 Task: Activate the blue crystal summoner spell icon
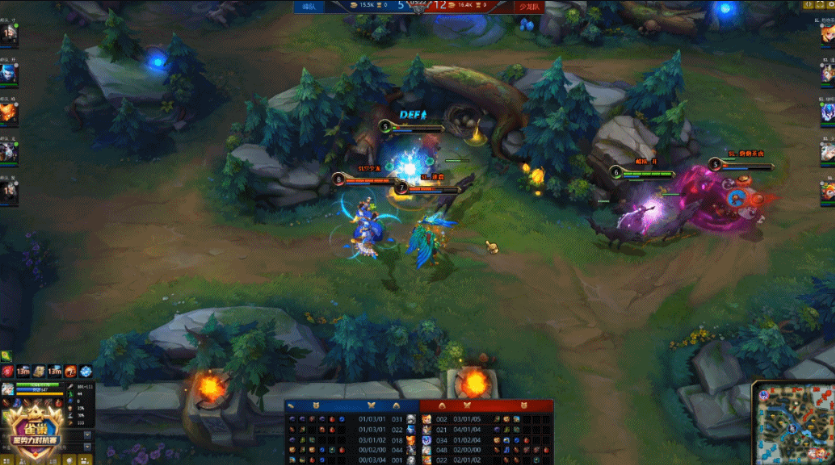pyautogui.click(x=86, y=372)
